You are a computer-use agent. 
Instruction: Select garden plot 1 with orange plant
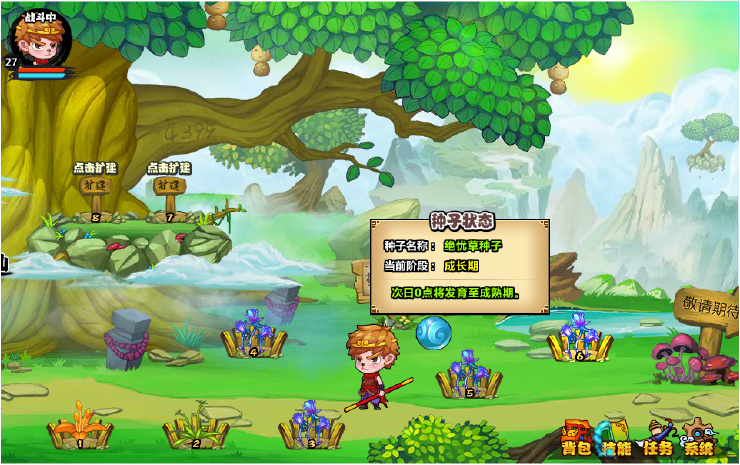tap(80, 428)
